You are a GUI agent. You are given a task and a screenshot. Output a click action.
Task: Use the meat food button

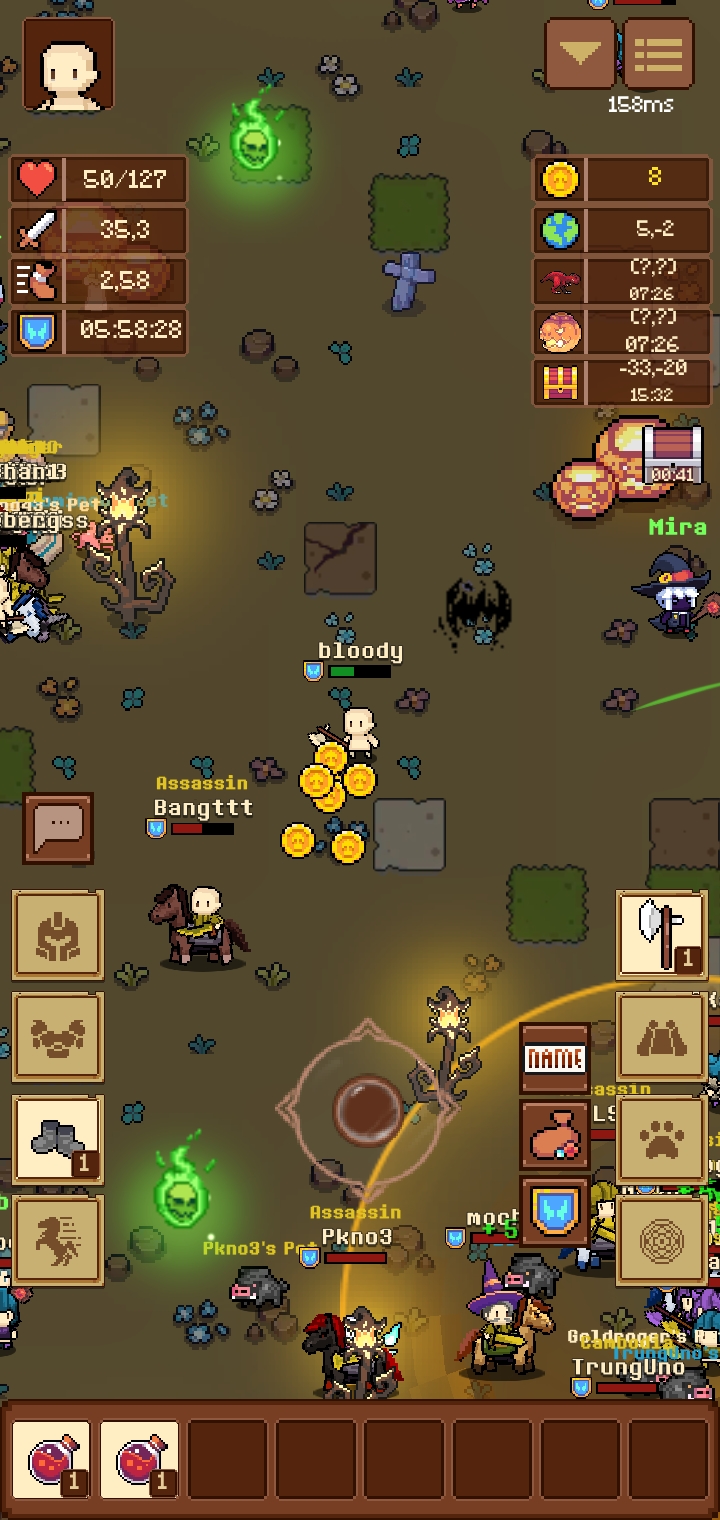[x=555, y=1135]
